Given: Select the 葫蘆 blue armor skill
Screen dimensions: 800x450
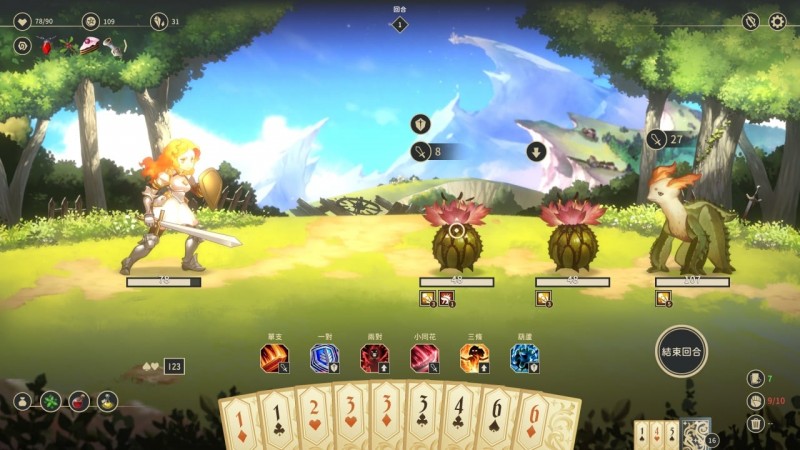Looking at the screenshot, I should pyautogui.click(x=525, y=358).
